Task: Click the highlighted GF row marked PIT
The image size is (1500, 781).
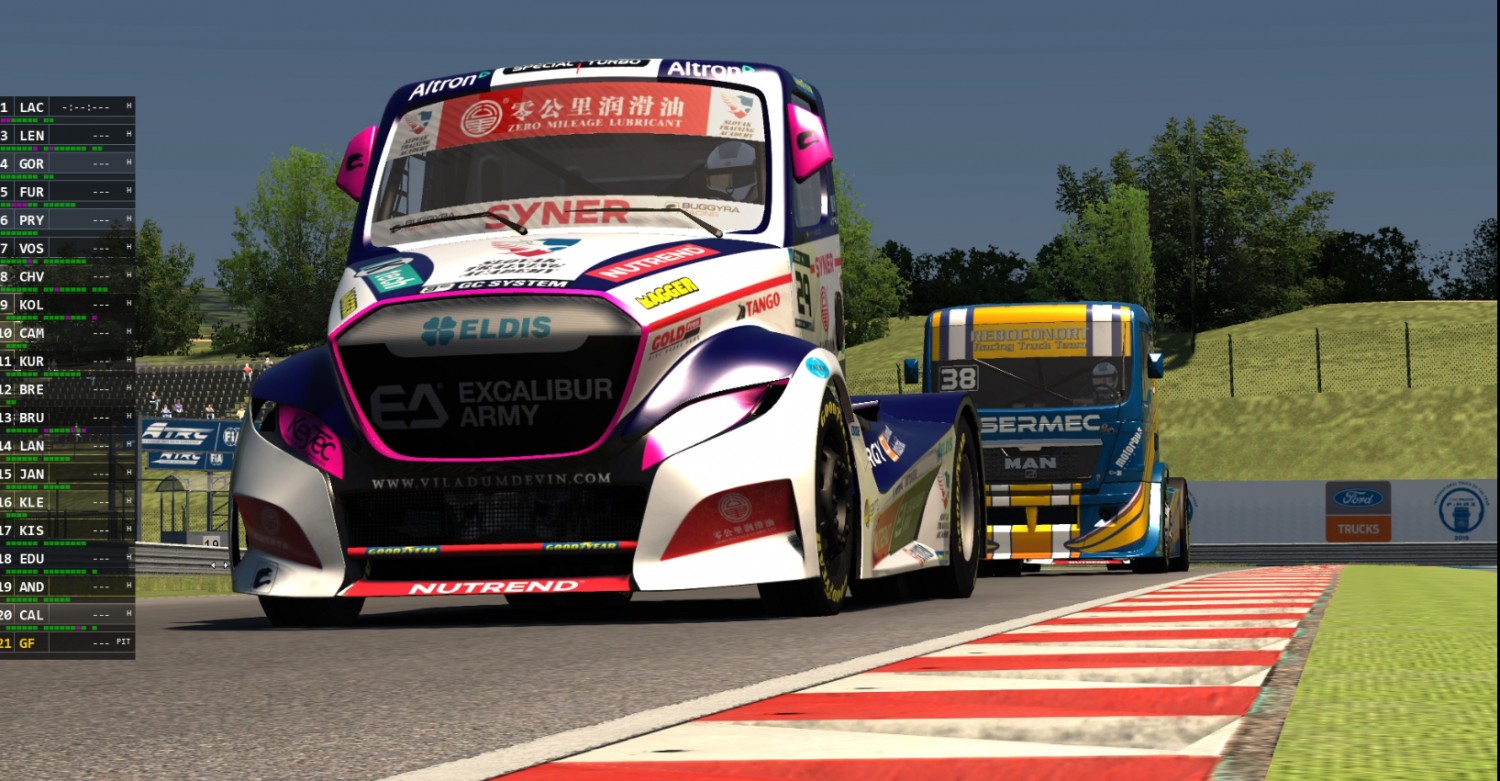Action: [x=66, y=643]
